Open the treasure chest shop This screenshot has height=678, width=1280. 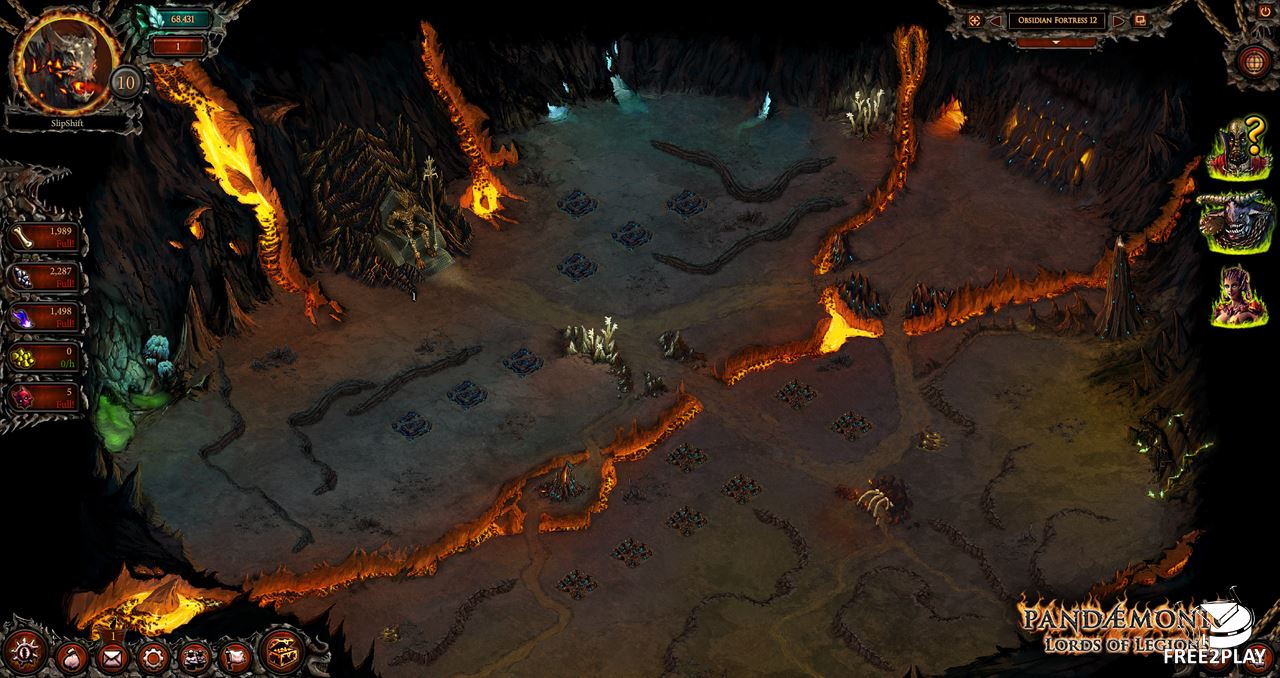[282, 652]
